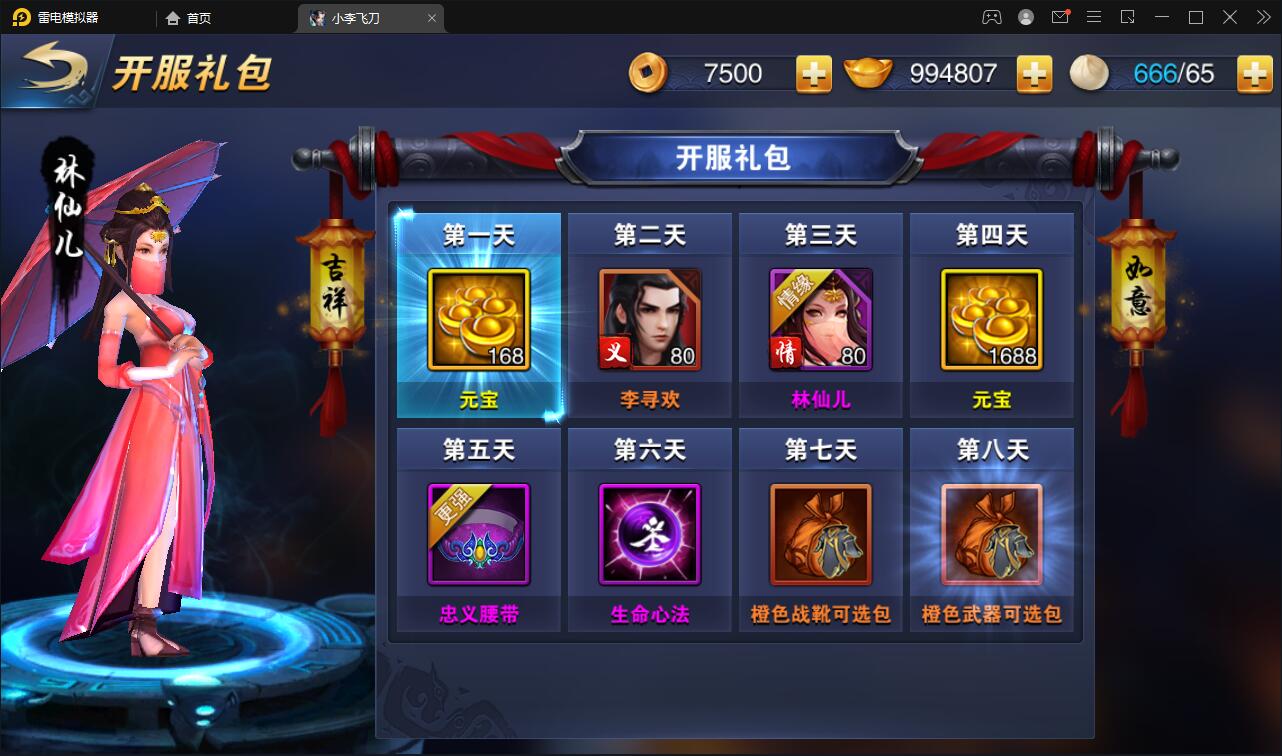Viewport: 1282px width, 756px height.
Task: Click the 橙色战靴可选包 day-seven reward
Action: (x=820, y=533)
